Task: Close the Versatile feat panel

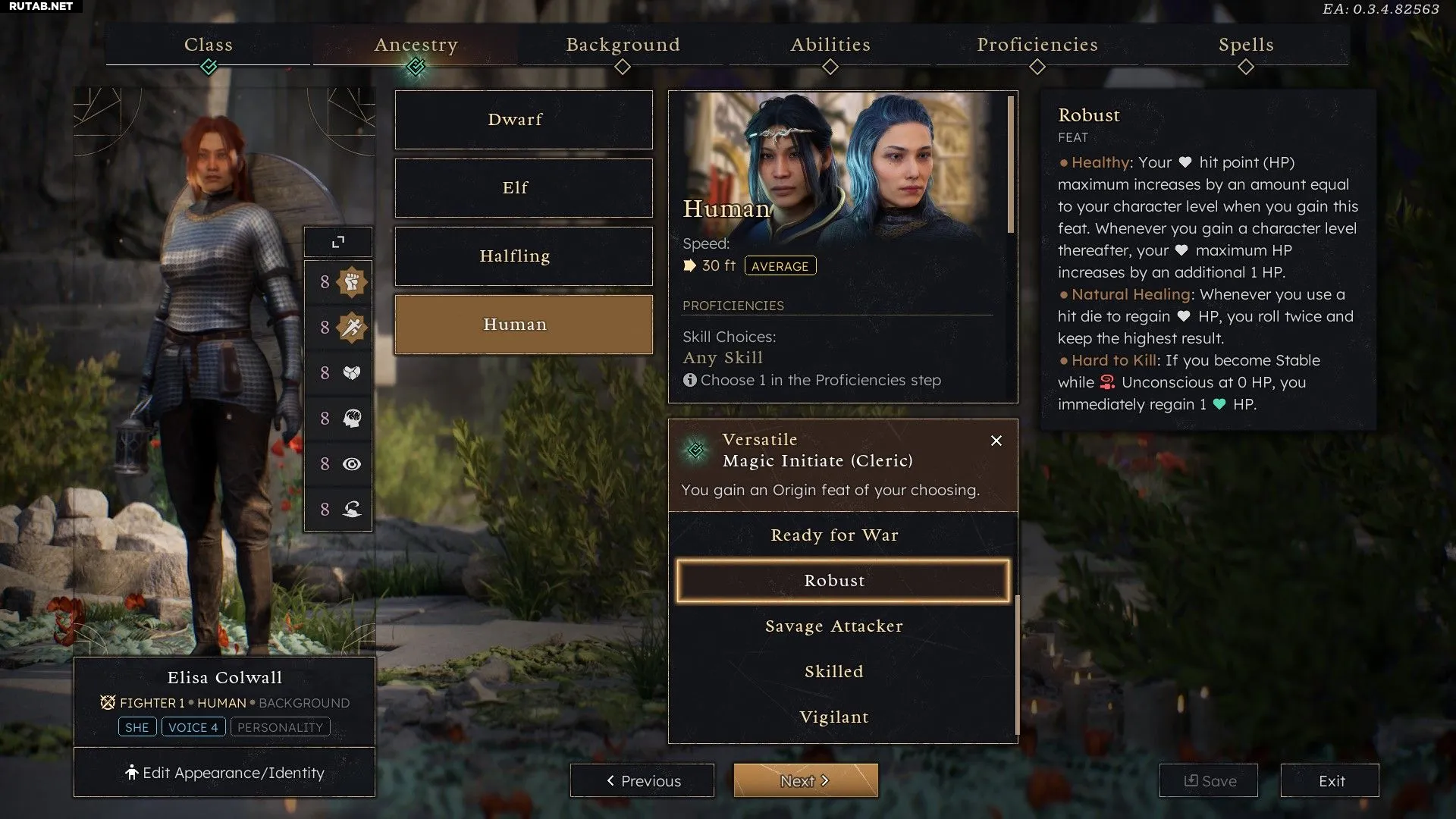Action: tap(996, 441)
